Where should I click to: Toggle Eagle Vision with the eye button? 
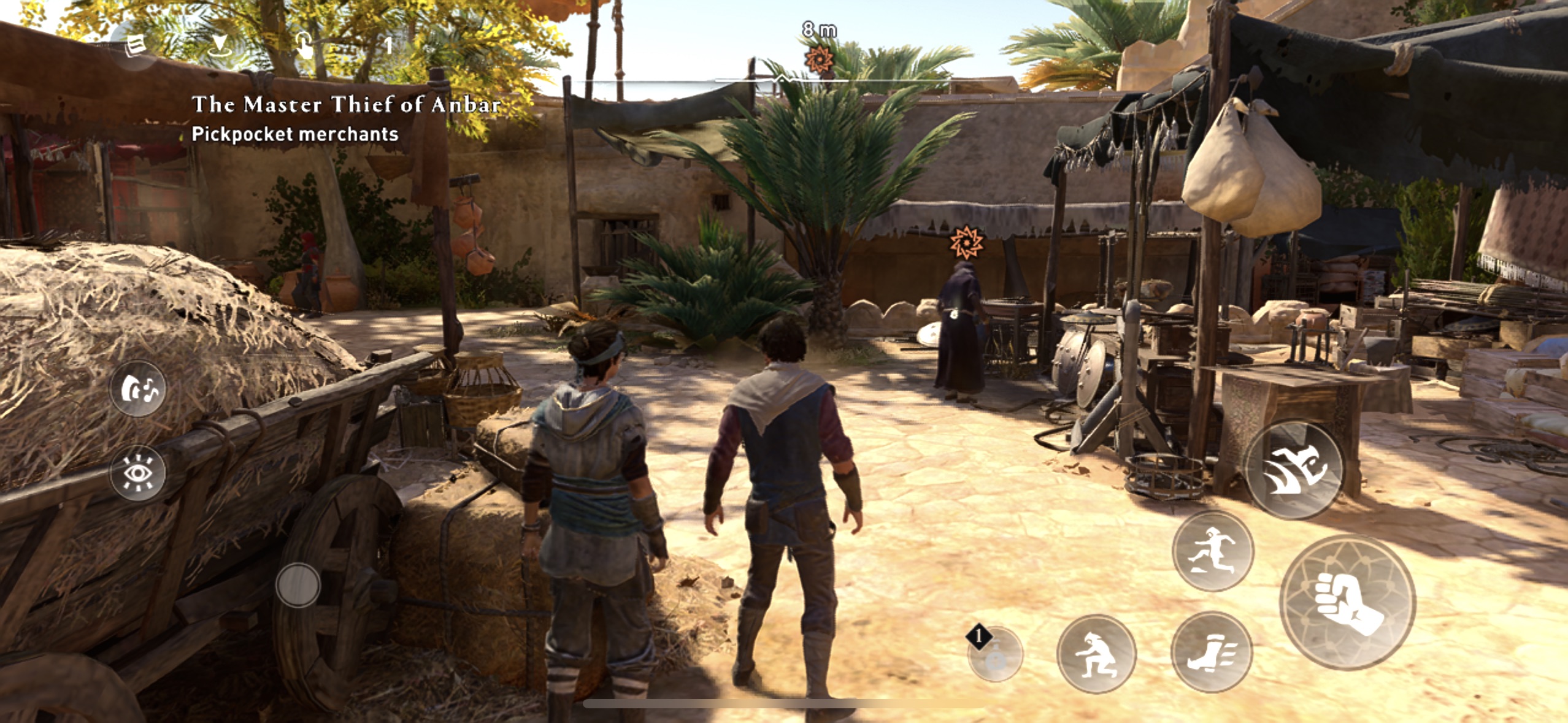pos(138,473)
